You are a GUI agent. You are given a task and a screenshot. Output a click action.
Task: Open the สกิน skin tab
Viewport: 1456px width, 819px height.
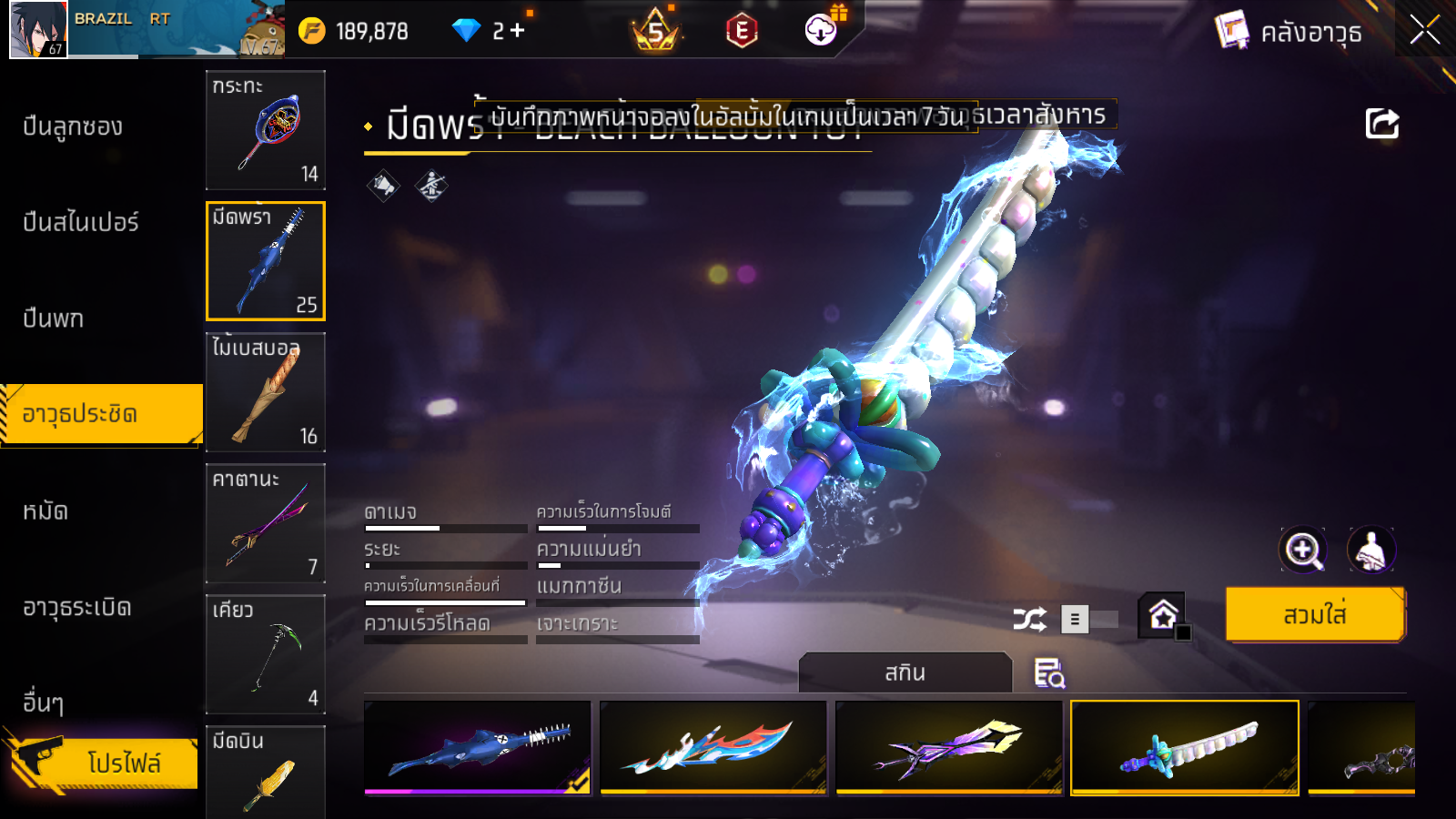pos(905,672)
